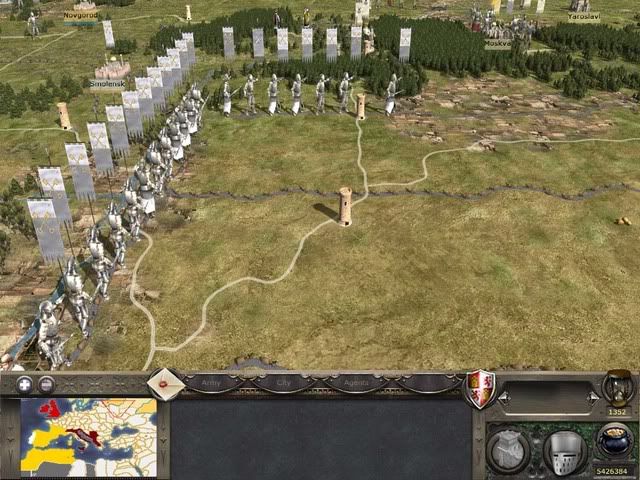640x480 pixels.
Task: Click the Europe campaign minimap
Action: (88, 437)
